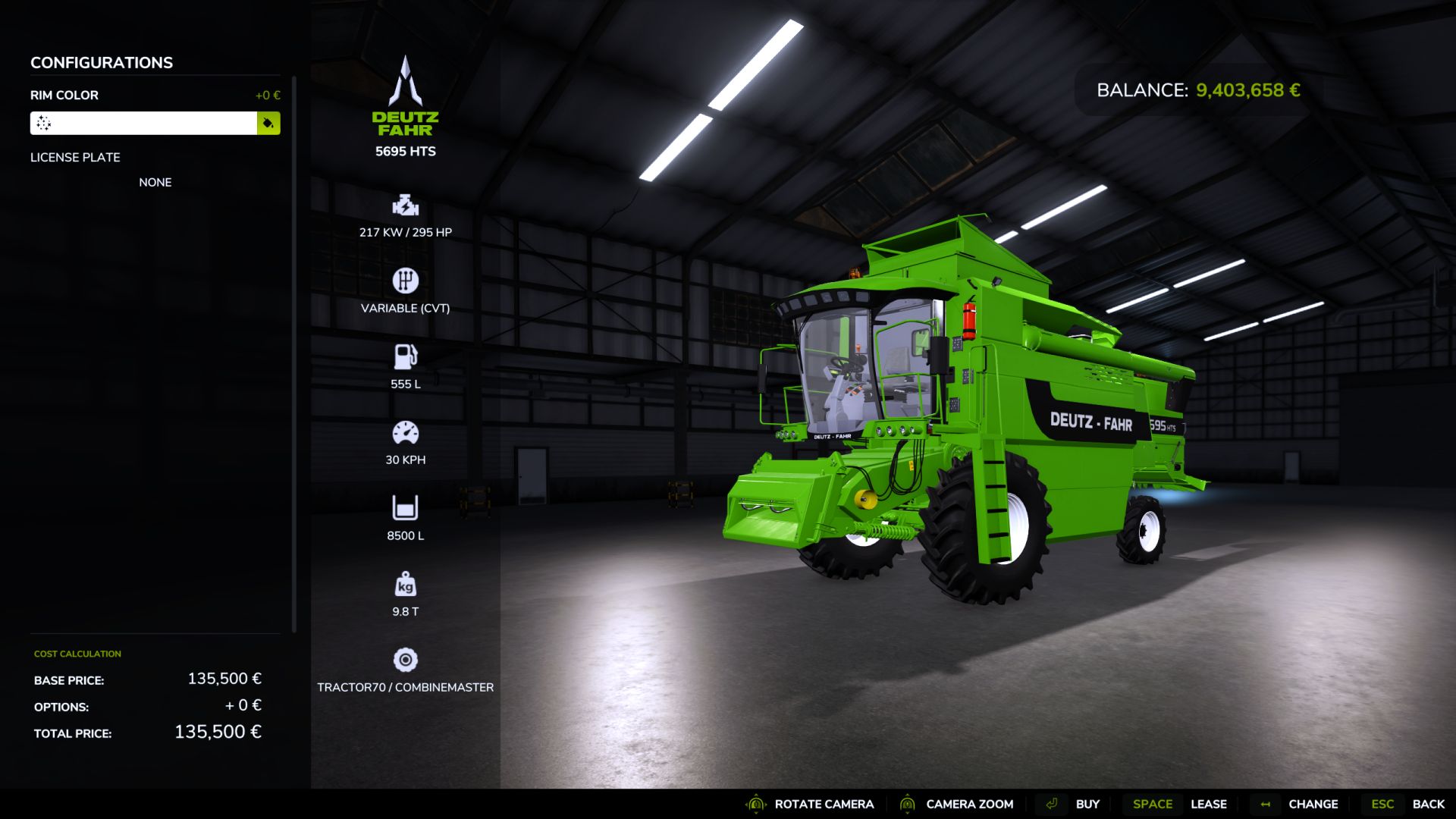Select the Variable CVT transmission icon
Screen dimensions: 1456x819
405,281
